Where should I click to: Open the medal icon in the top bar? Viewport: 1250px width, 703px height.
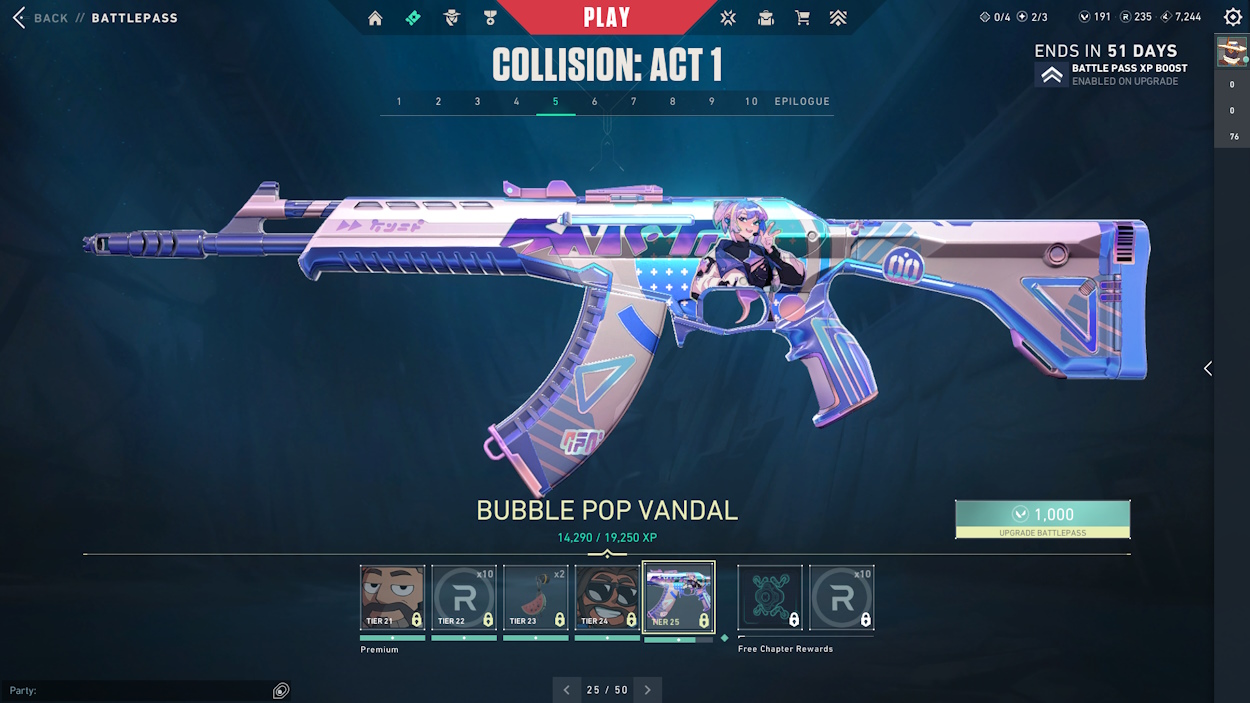point(490,18)
